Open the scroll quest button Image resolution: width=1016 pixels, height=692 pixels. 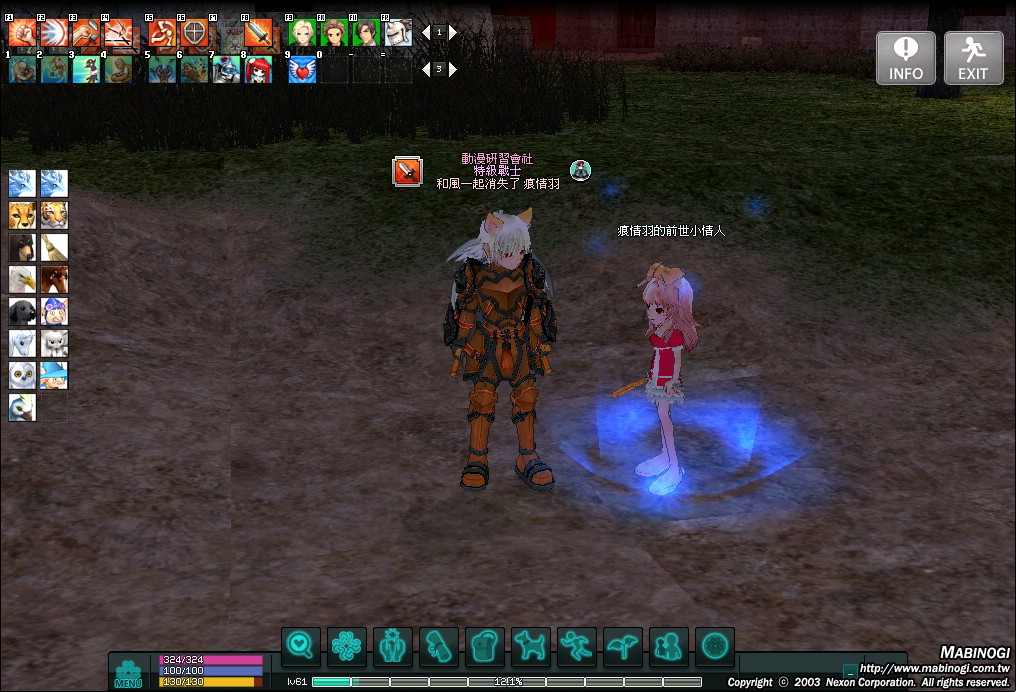pyautogui.click(x=438, y=647)
